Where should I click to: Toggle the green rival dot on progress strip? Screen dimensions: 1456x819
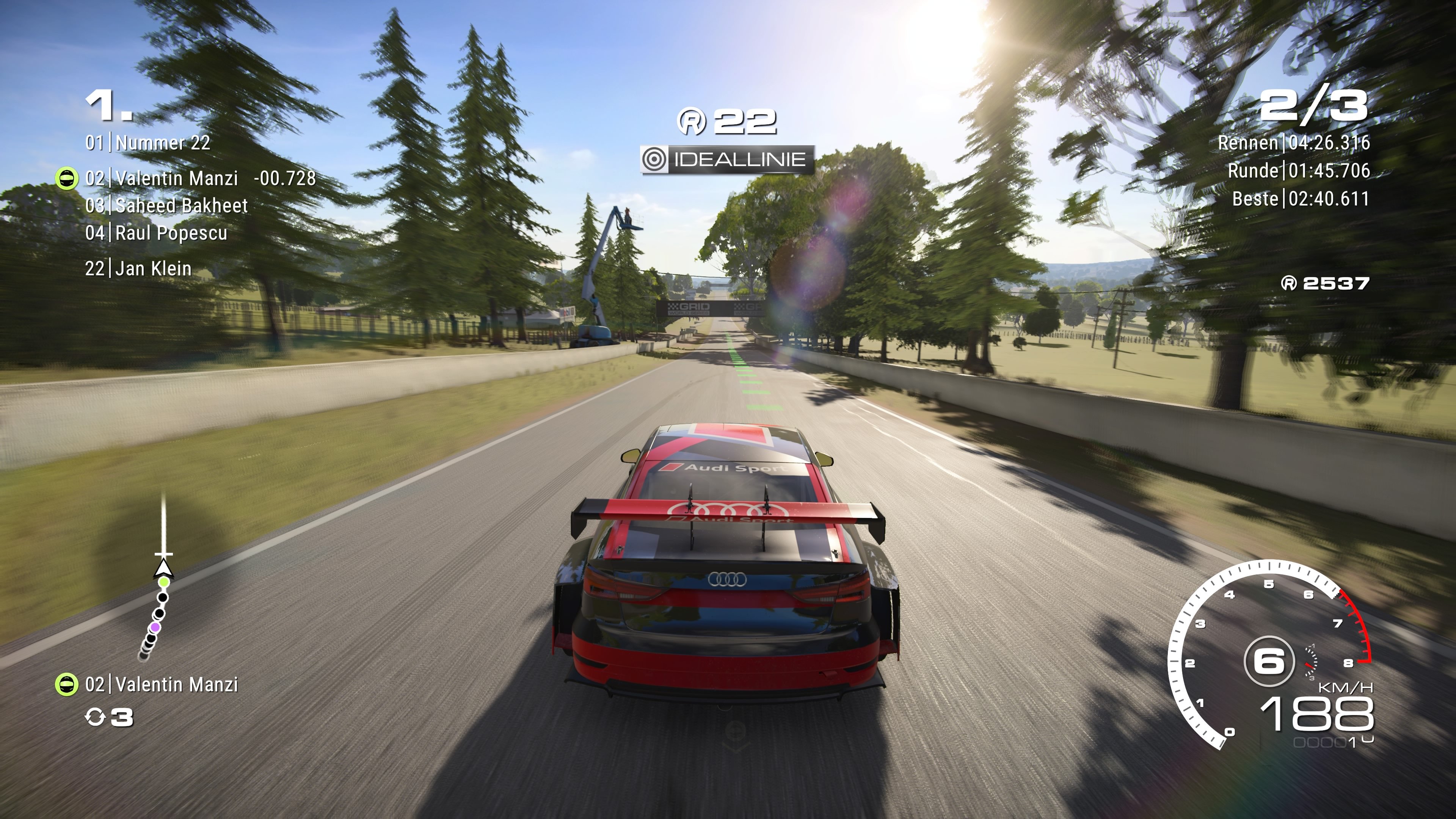tap(165, 582)
